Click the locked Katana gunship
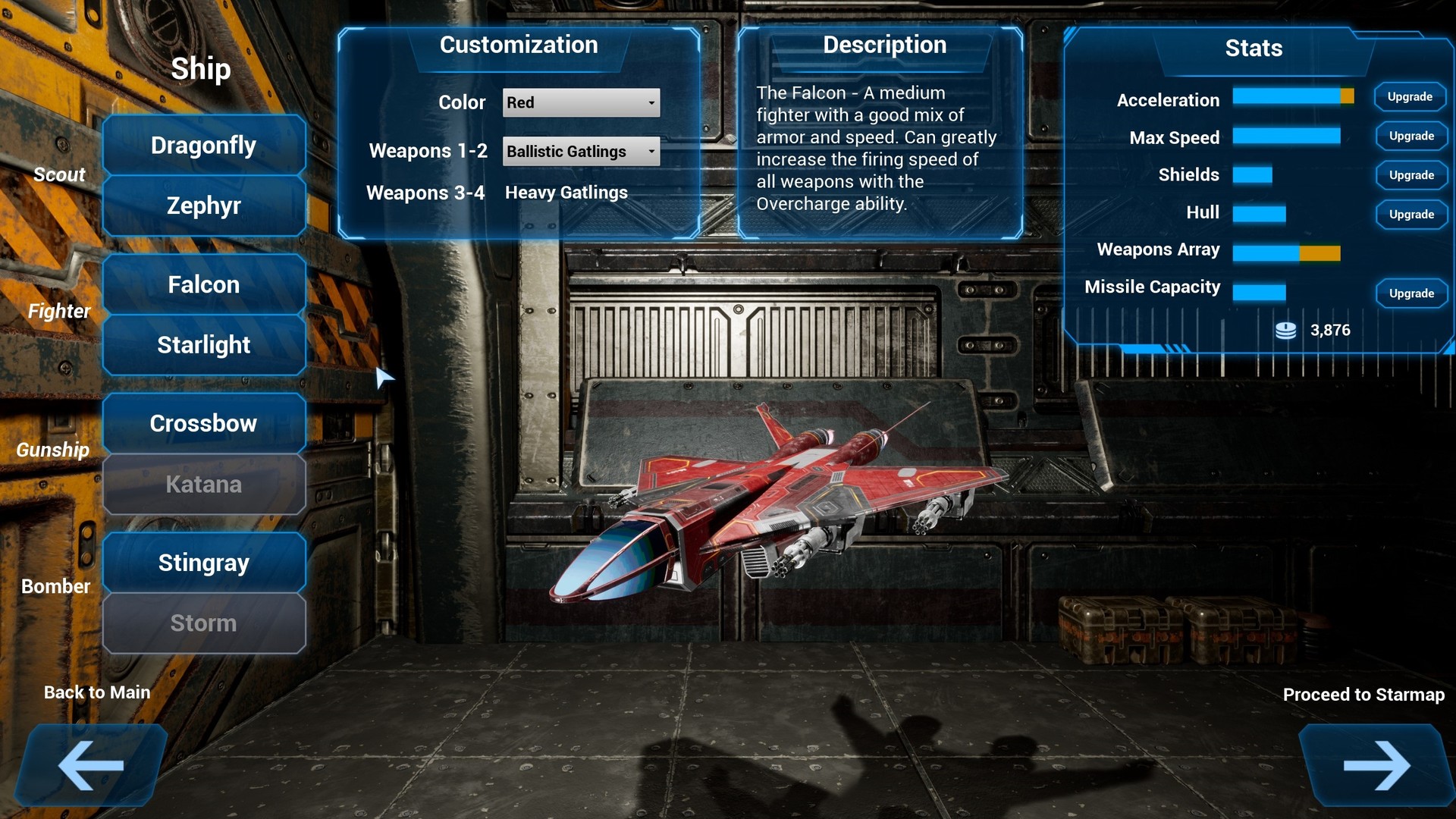The height and width of the screenshot is (819, 1456). click(203, 485)
